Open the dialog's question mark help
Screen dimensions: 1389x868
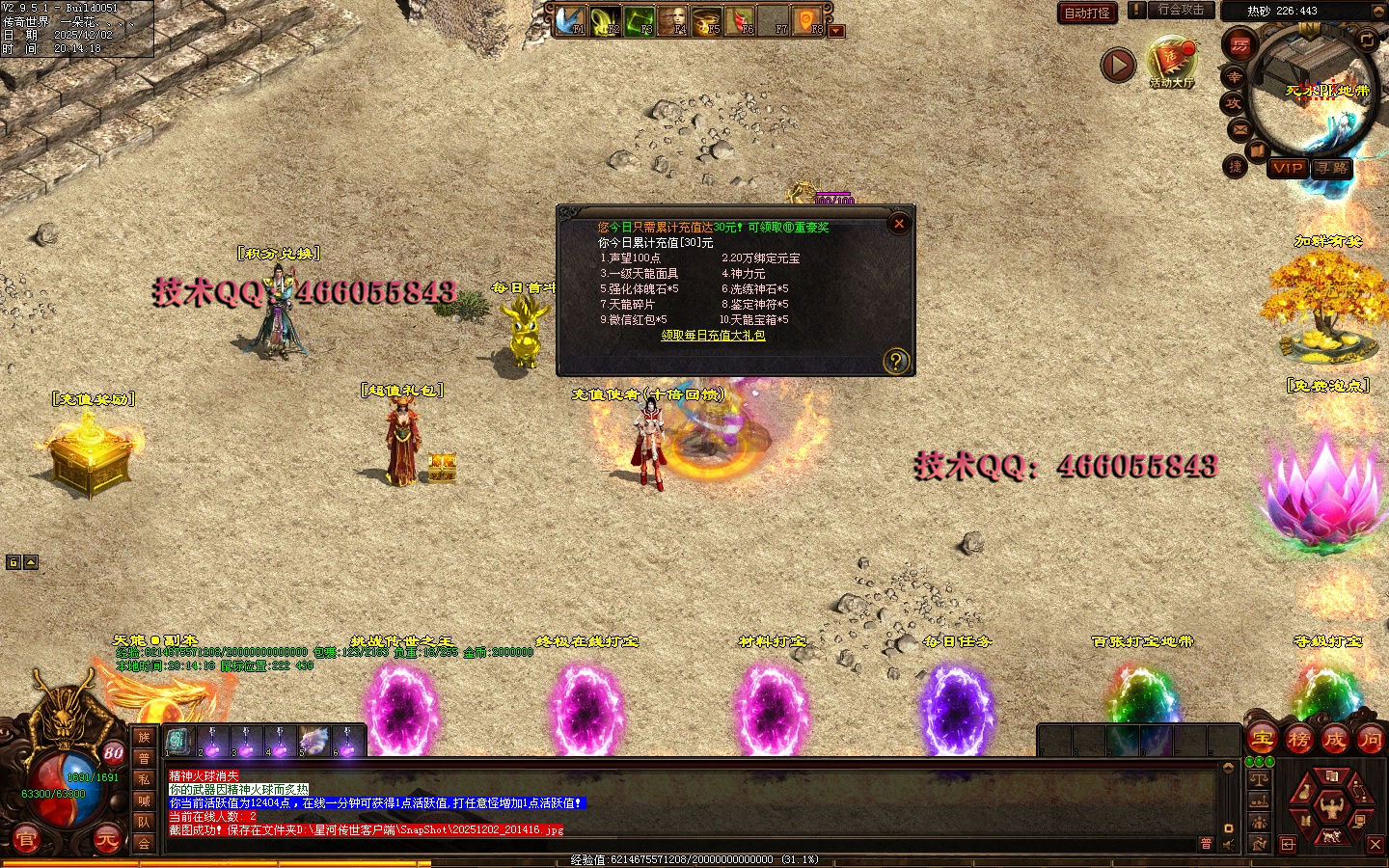tap(895, 361)
